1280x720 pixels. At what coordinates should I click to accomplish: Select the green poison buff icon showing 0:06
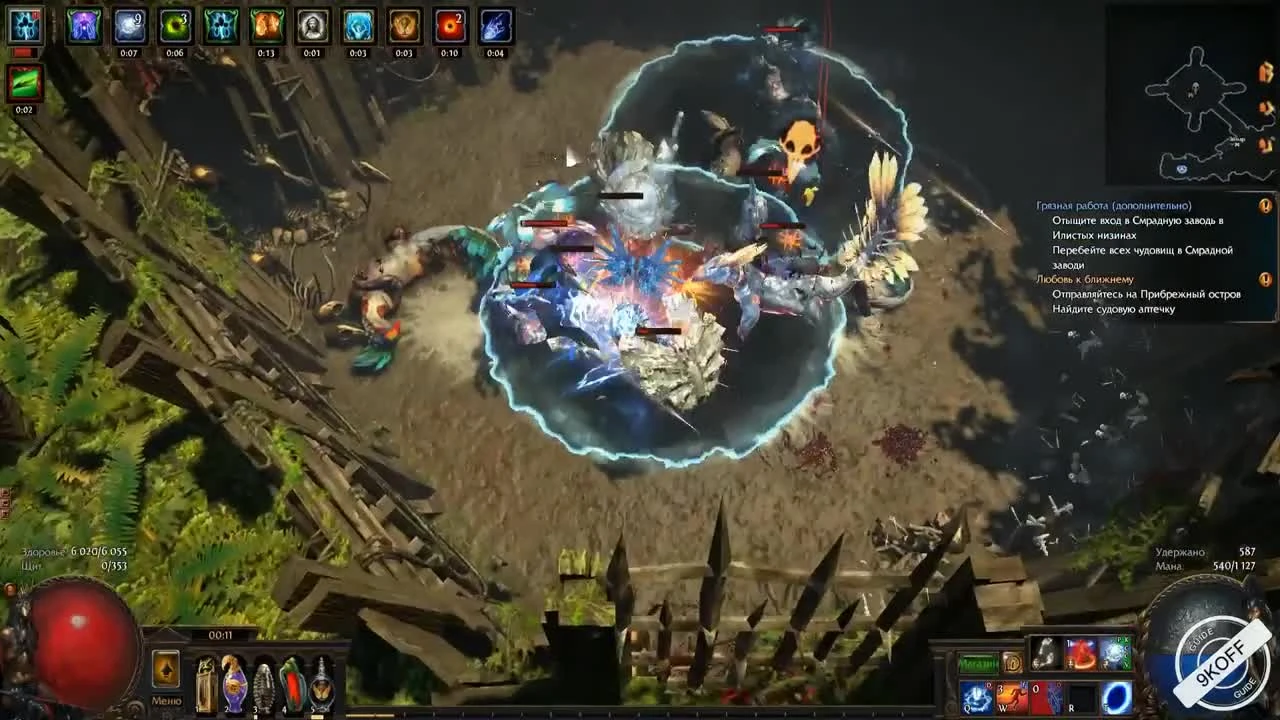175,26
